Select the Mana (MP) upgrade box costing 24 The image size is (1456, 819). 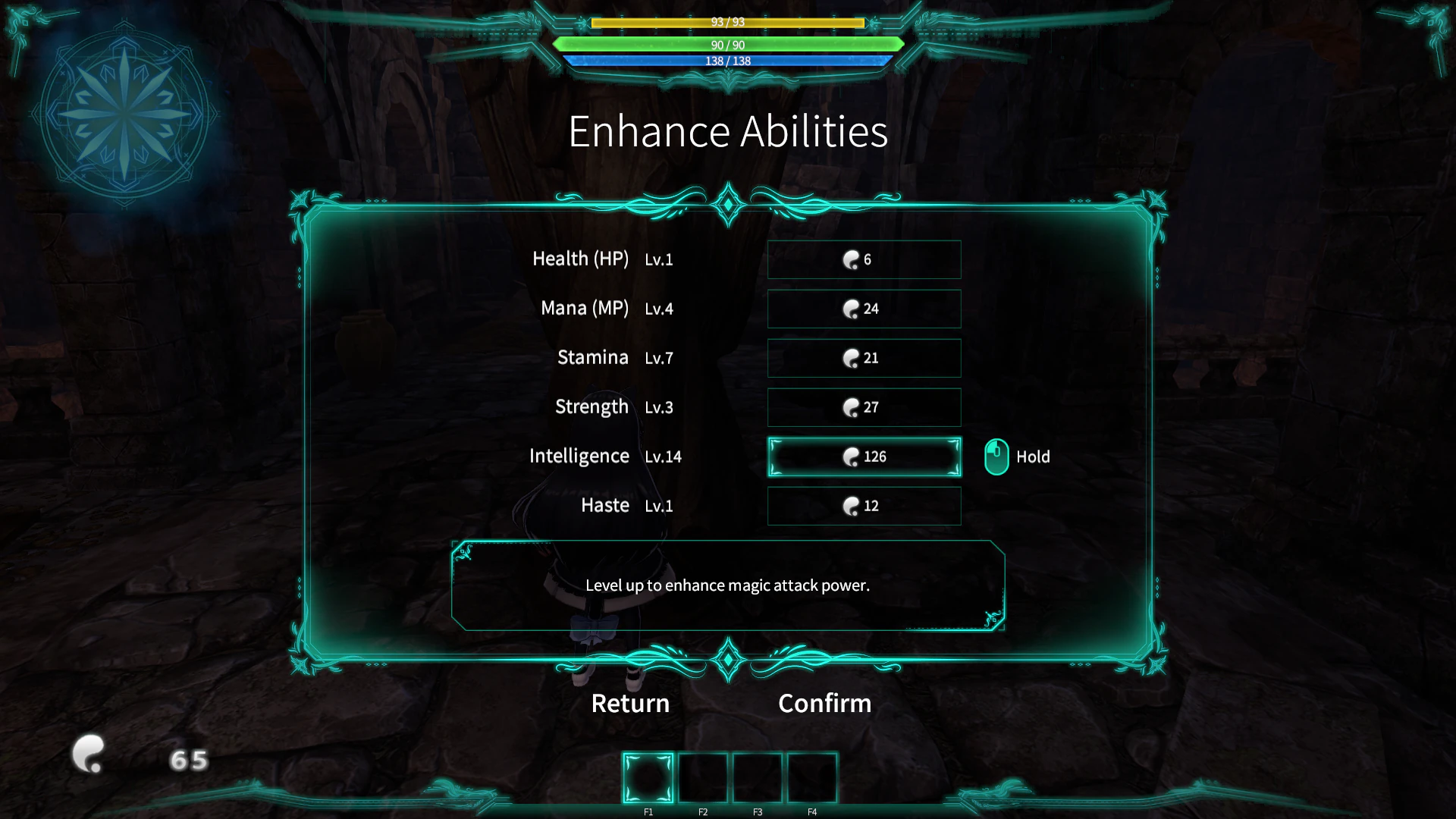pos(864,309)
